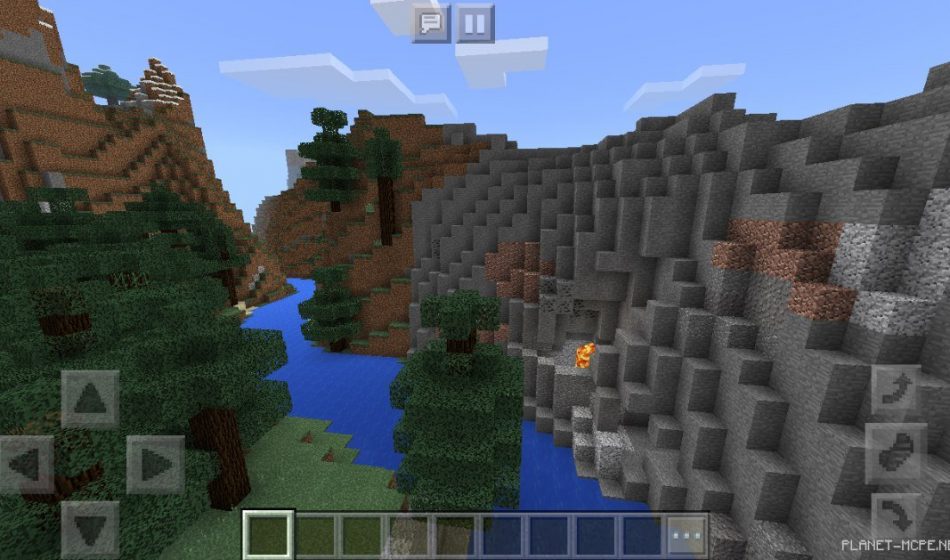Tap the fly down arrow button
Image resolution: width=950 pixels, height=560 pixels.
[x=895, y=517]
